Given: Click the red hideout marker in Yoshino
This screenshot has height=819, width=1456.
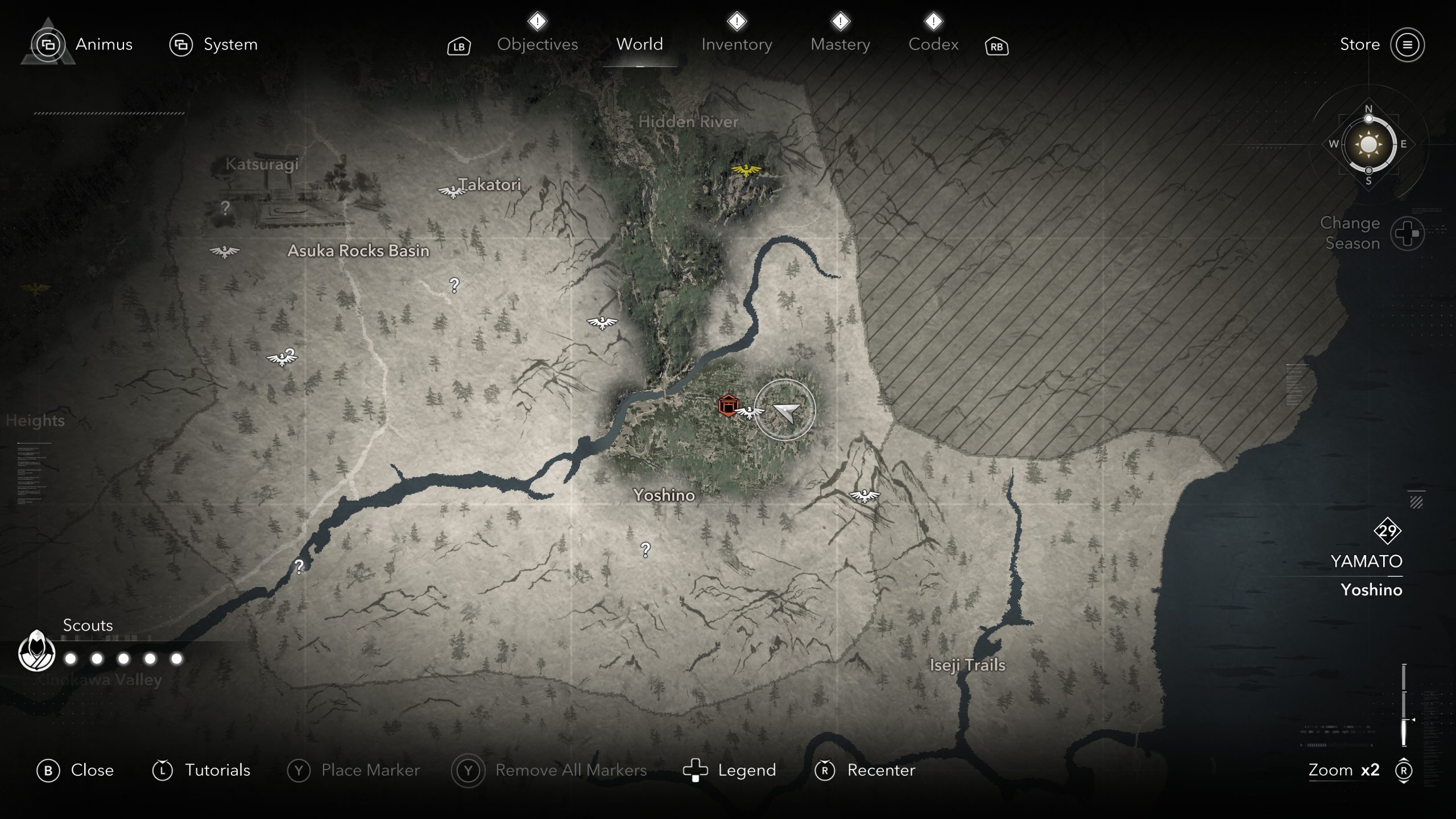Looking at the screenshot, I should pos(727,406).
